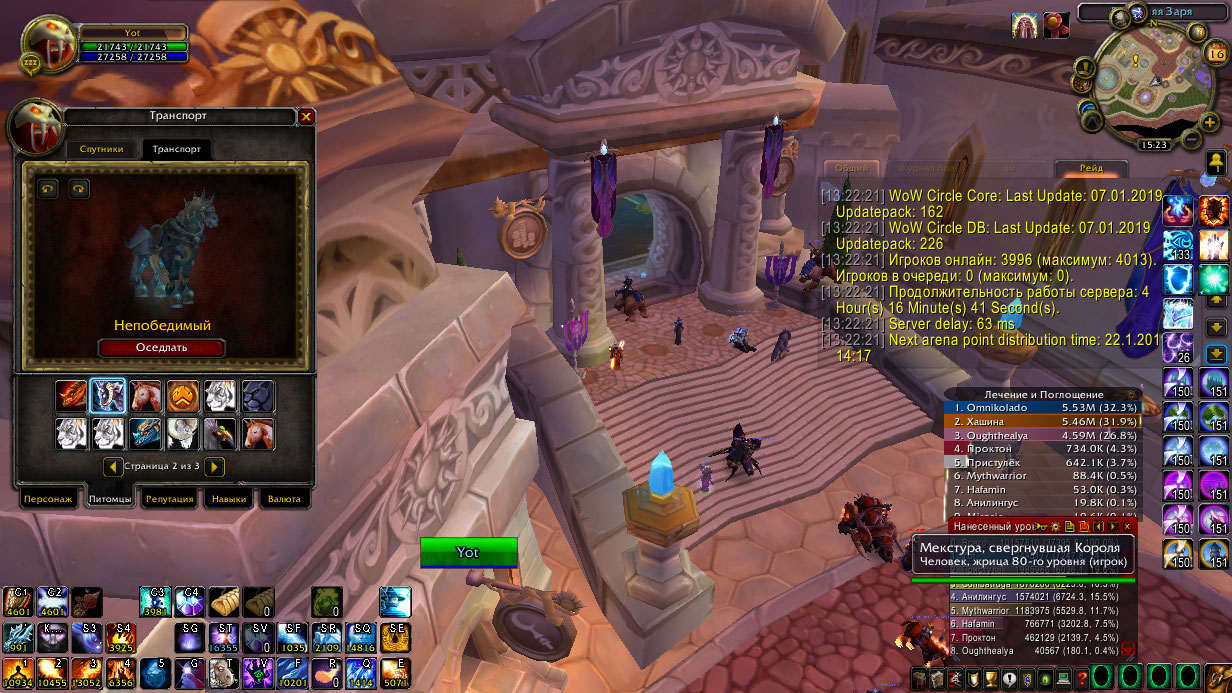Open the Рейд chat tab
Image resolution: width=1232 pixels, height=693 pixels.
[1092, 169]
